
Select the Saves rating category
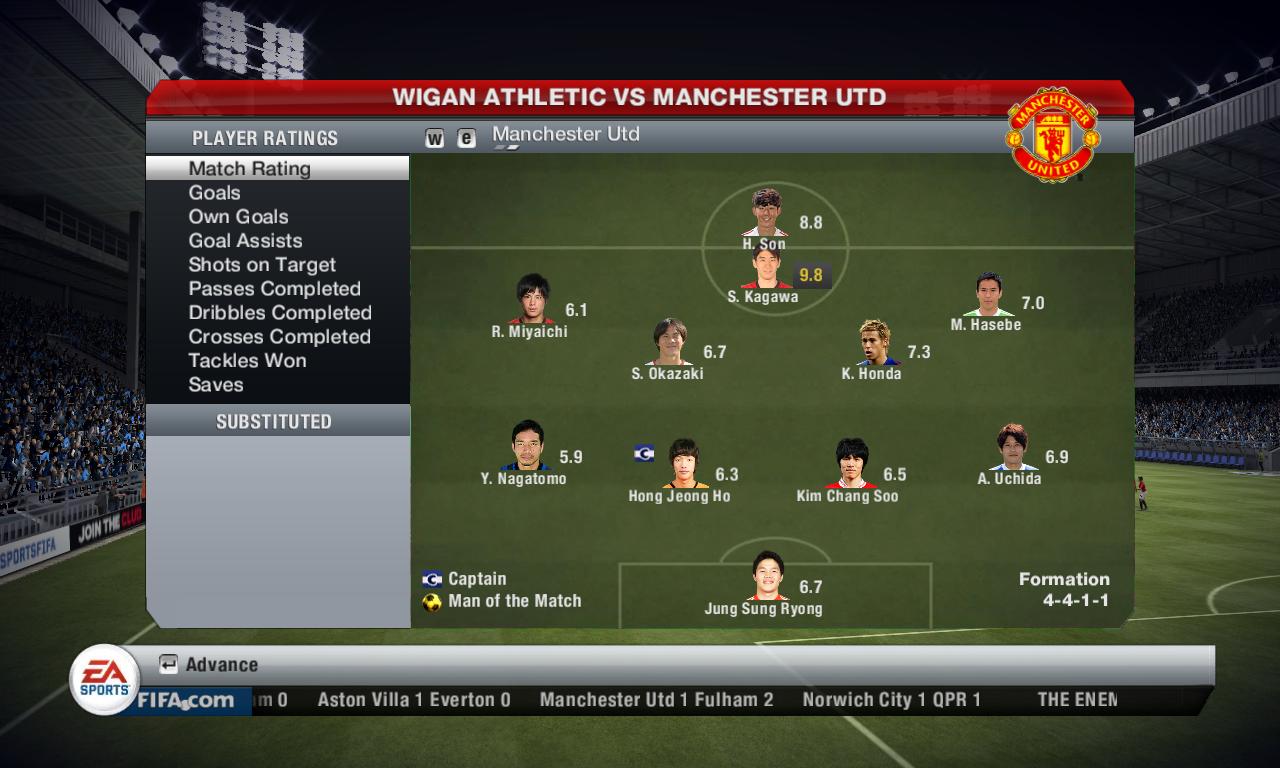pyautogui.click(x=216, y=385)
